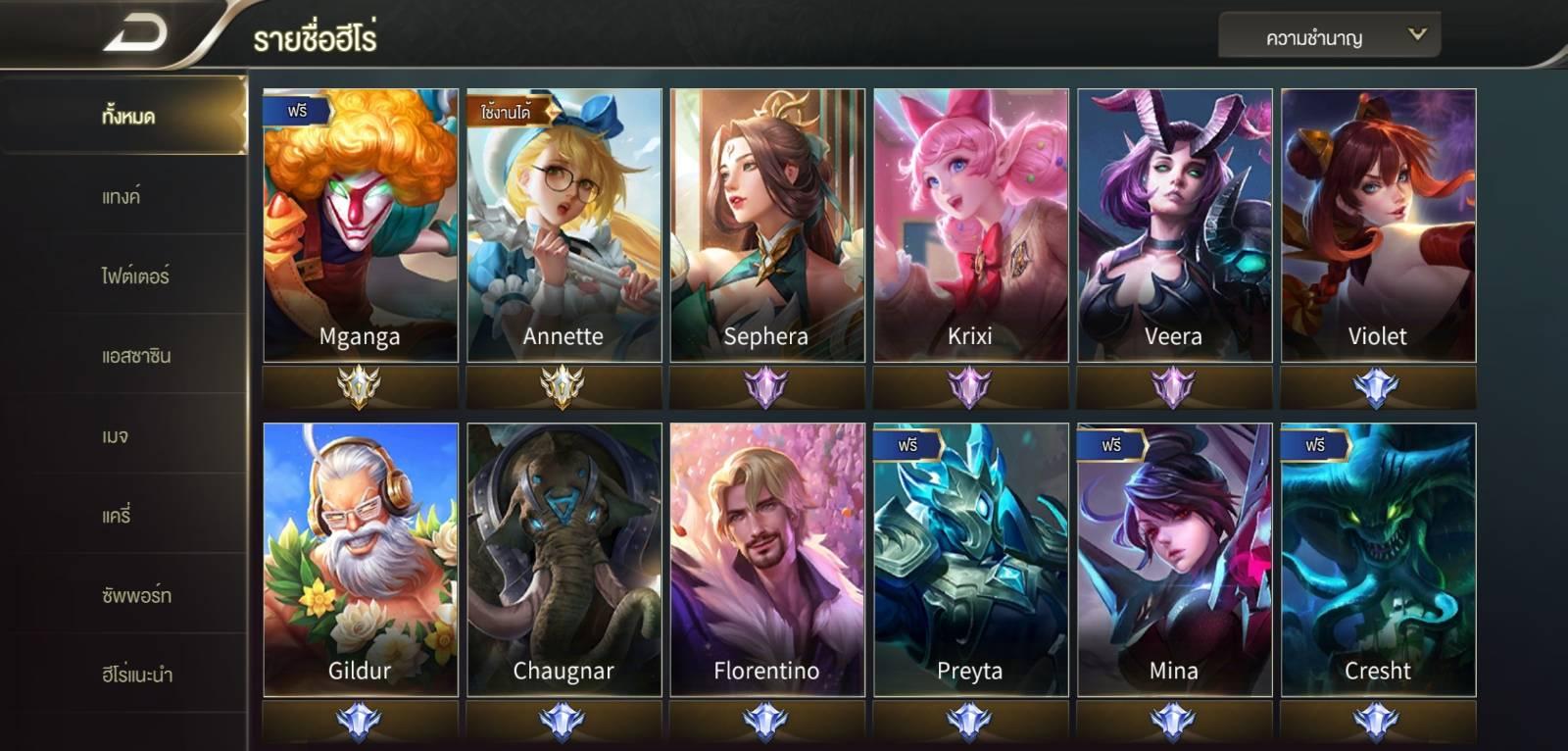
Task: Open the ความชำนาญ sorting dropdown
Action: point(1329,37)
